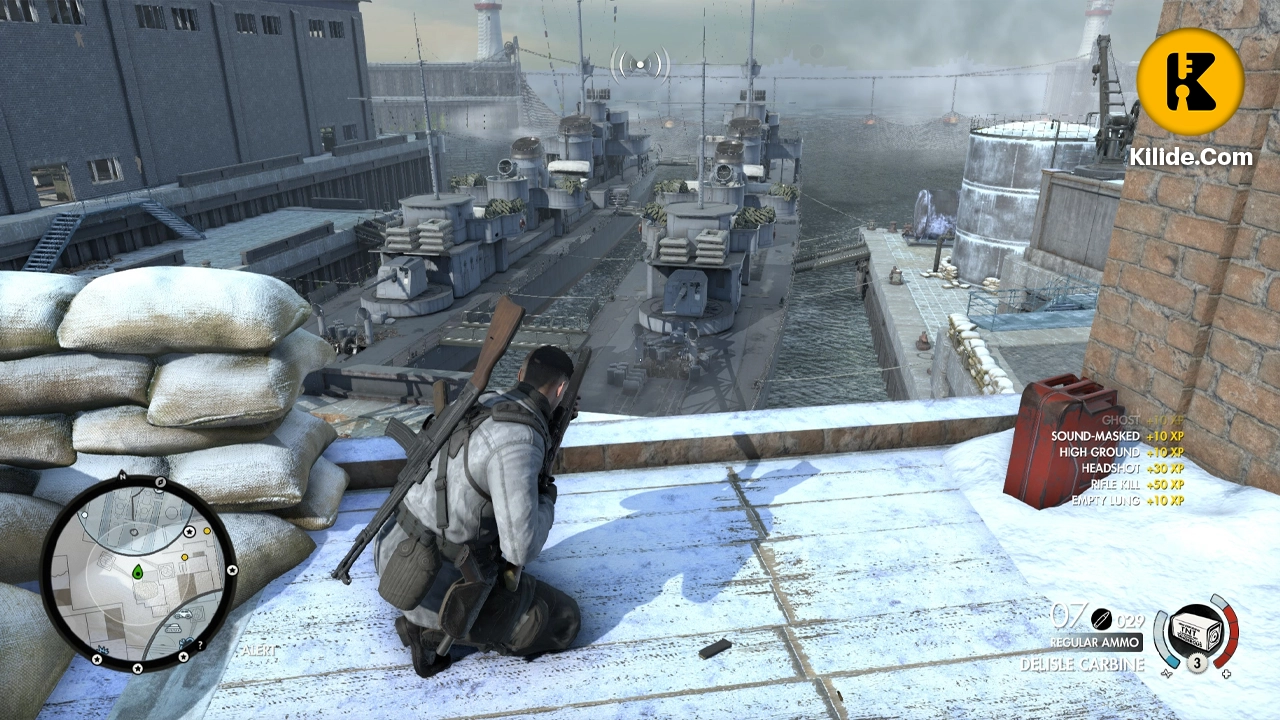Click the left arrow to switch items
The image size is (1280, 720).
1167,673
